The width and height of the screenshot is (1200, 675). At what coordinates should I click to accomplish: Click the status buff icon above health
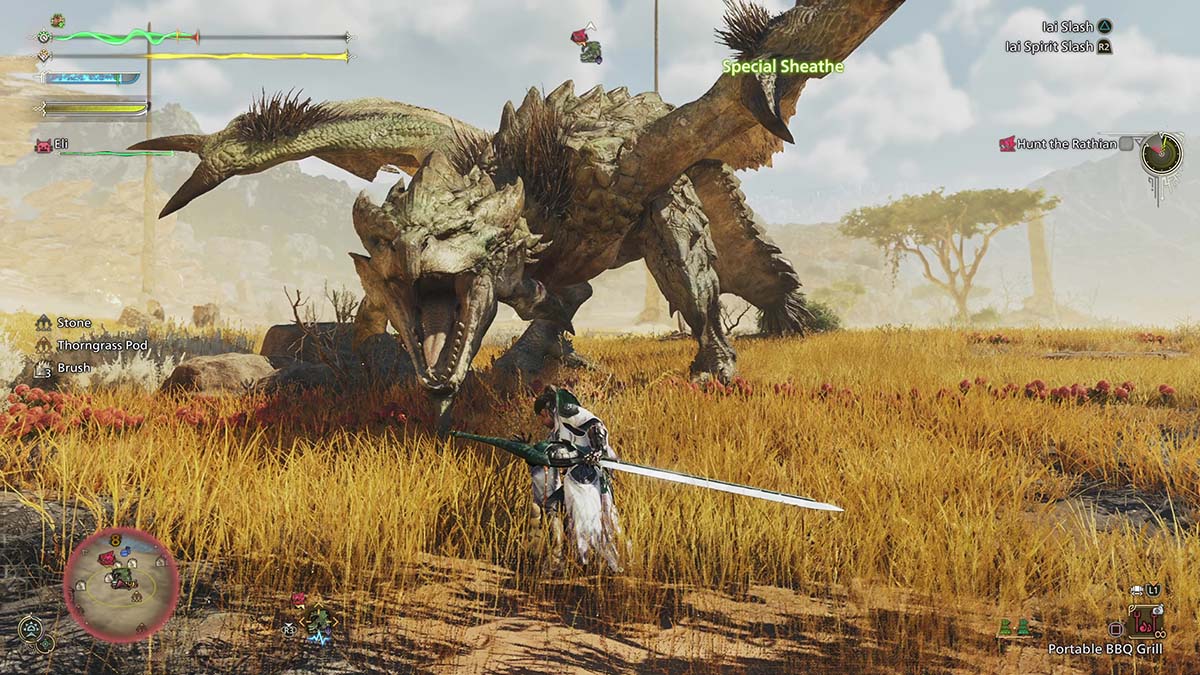[58, 20]
